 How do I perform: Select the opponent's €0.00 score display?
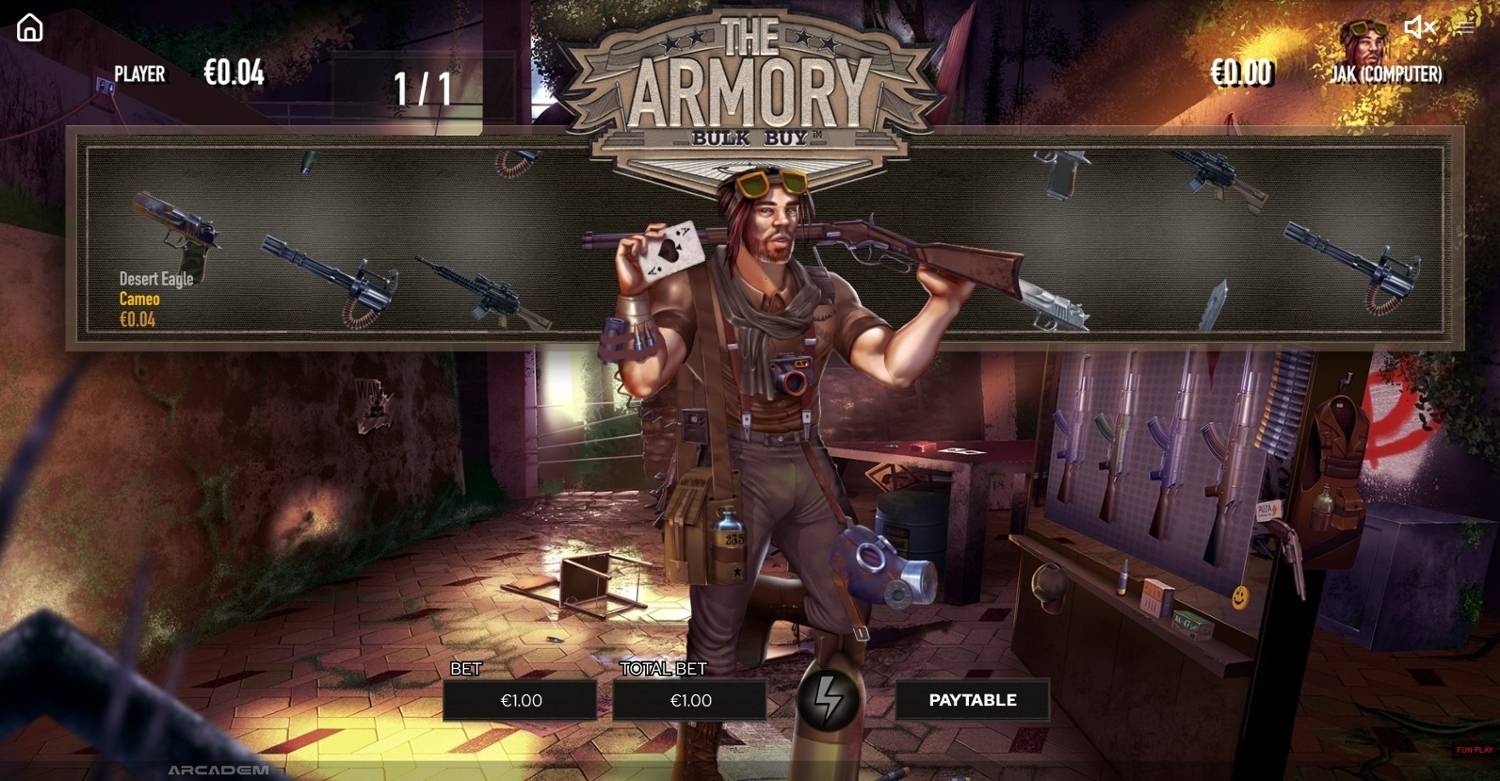1243,73
